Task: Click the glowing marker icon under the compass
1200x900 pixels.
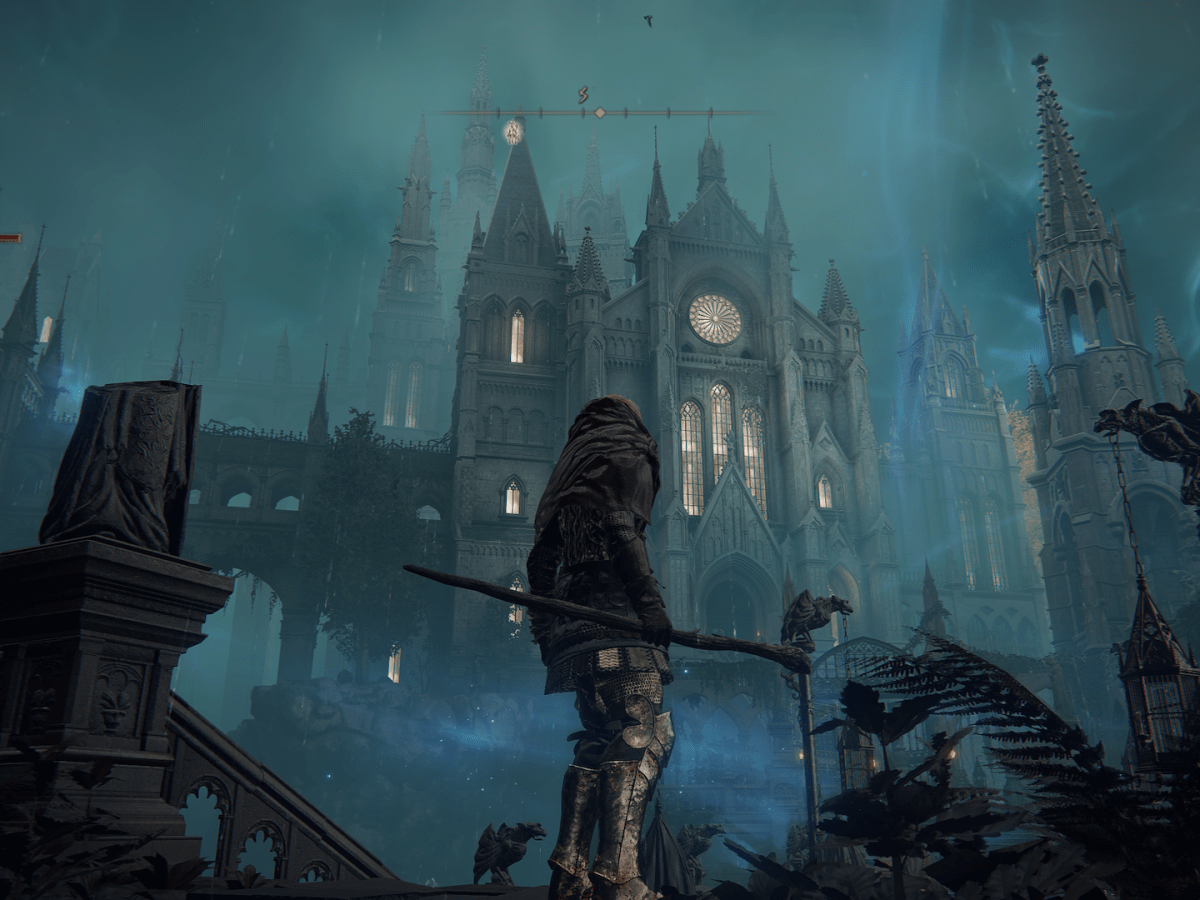Action: coord(513,132)
